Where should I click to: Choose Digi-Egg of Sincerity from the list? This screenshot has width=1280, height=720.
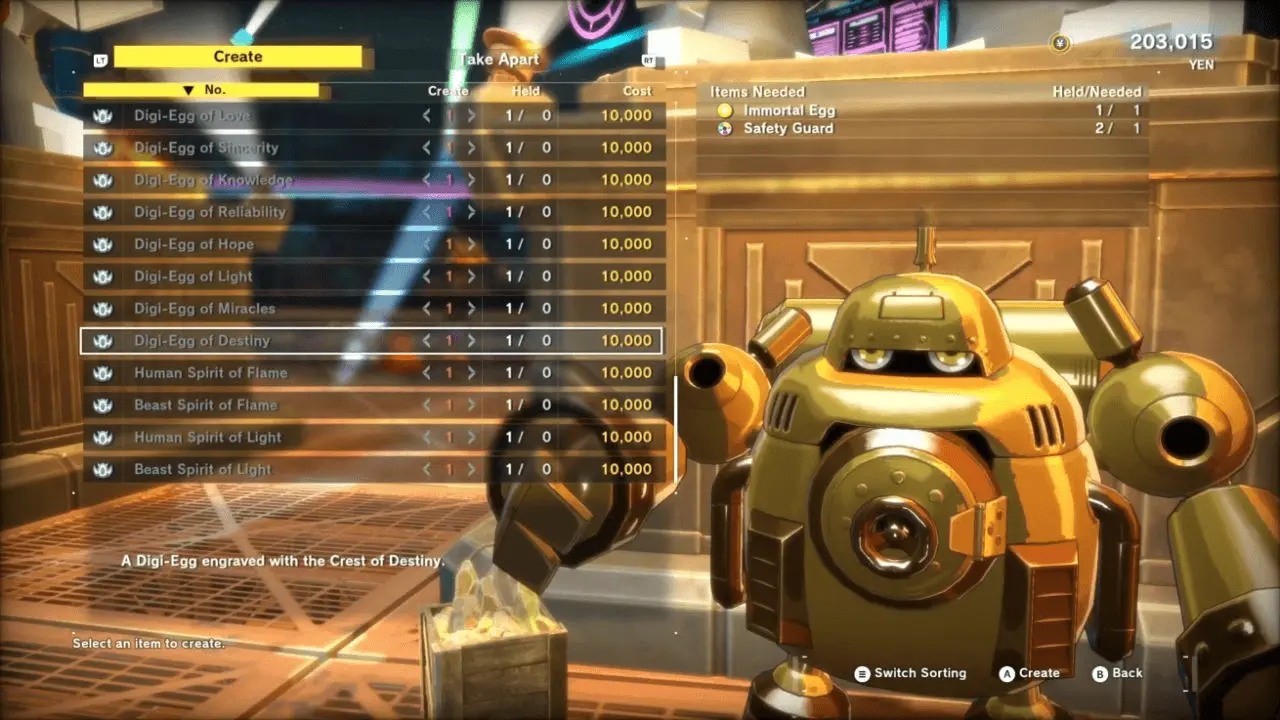click(206, 148)
